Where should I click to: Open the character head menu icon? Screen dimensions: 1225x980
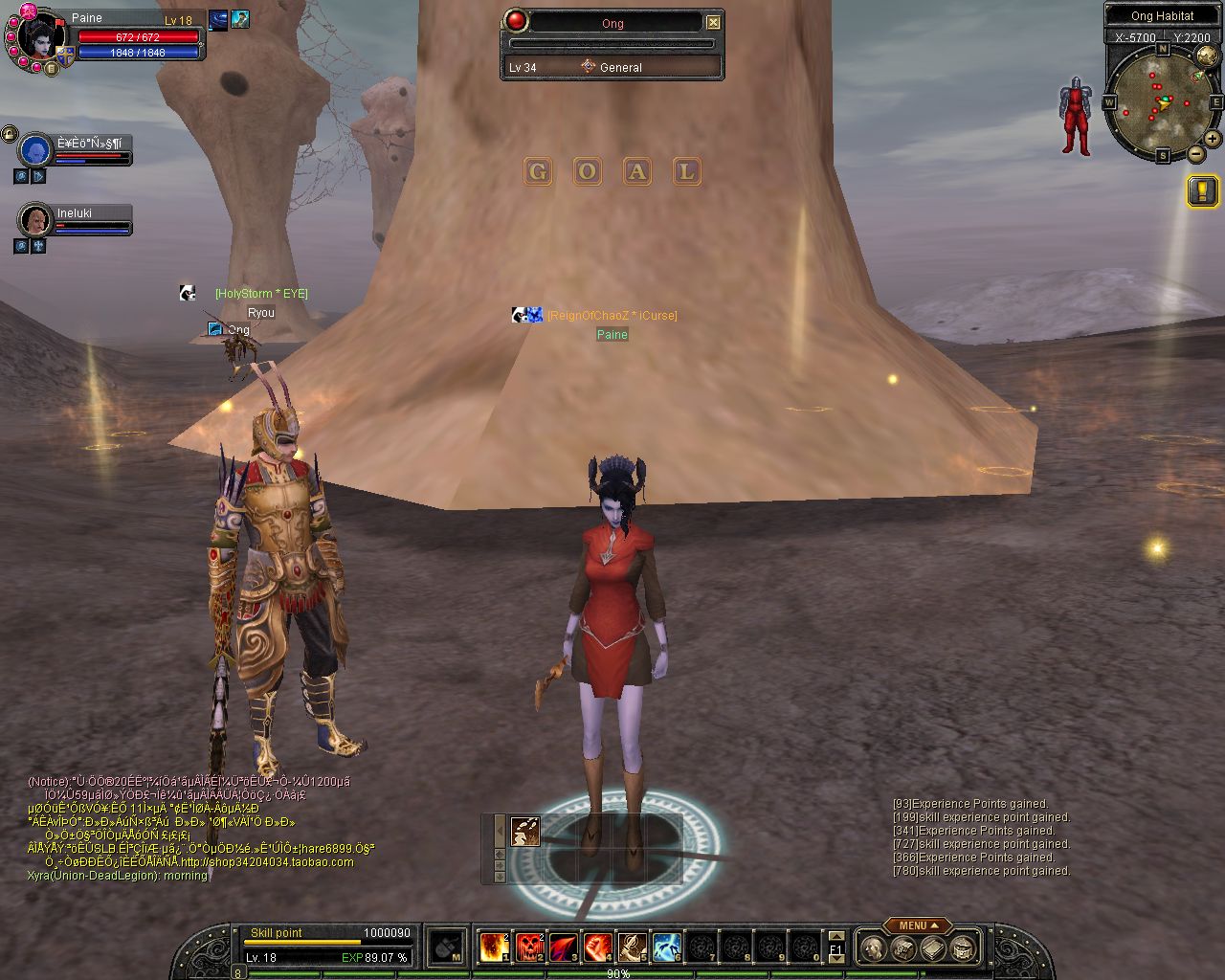tap(872, 948)
